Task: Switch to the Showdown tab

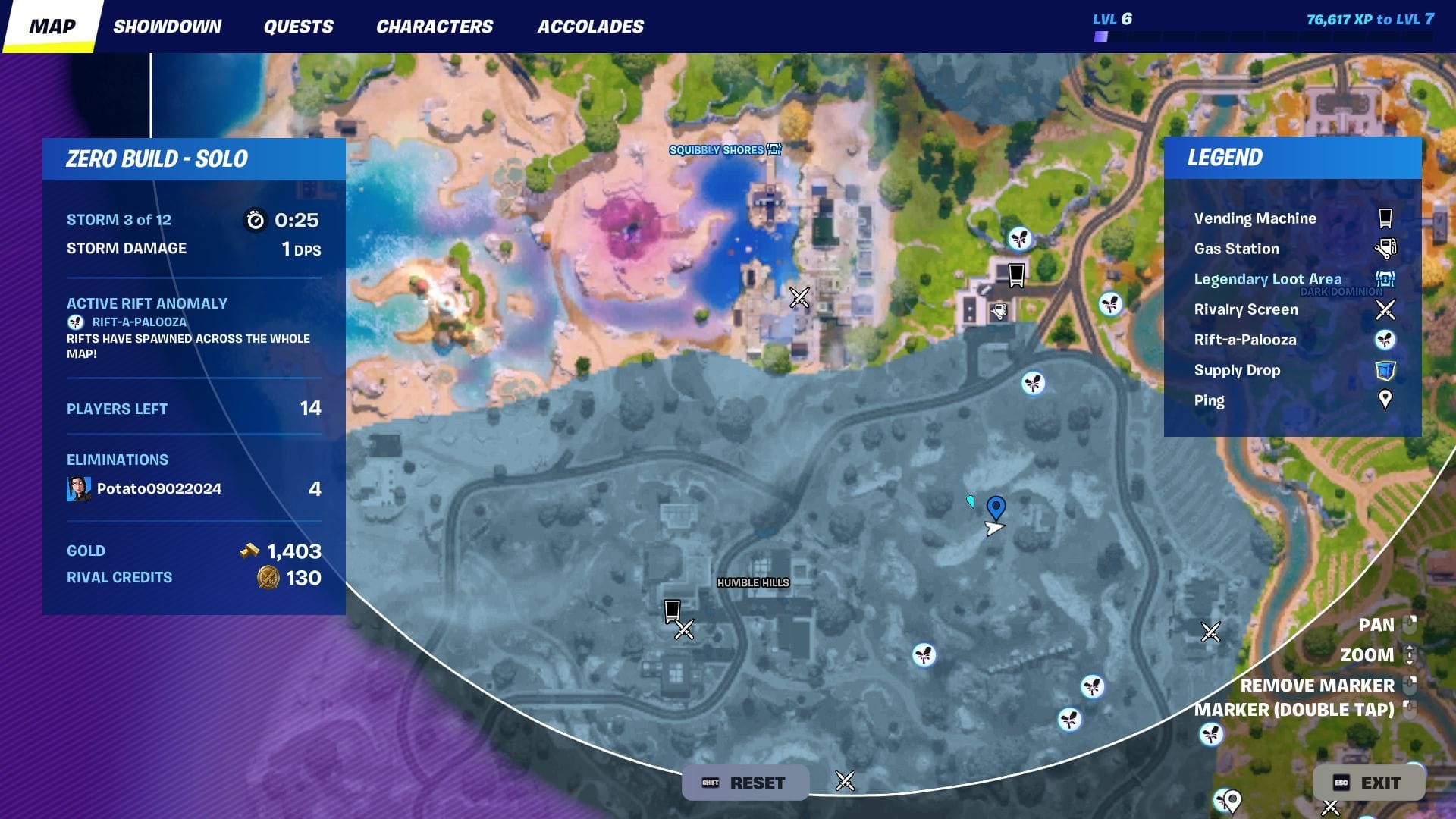Action: click(x=167, y=27)
